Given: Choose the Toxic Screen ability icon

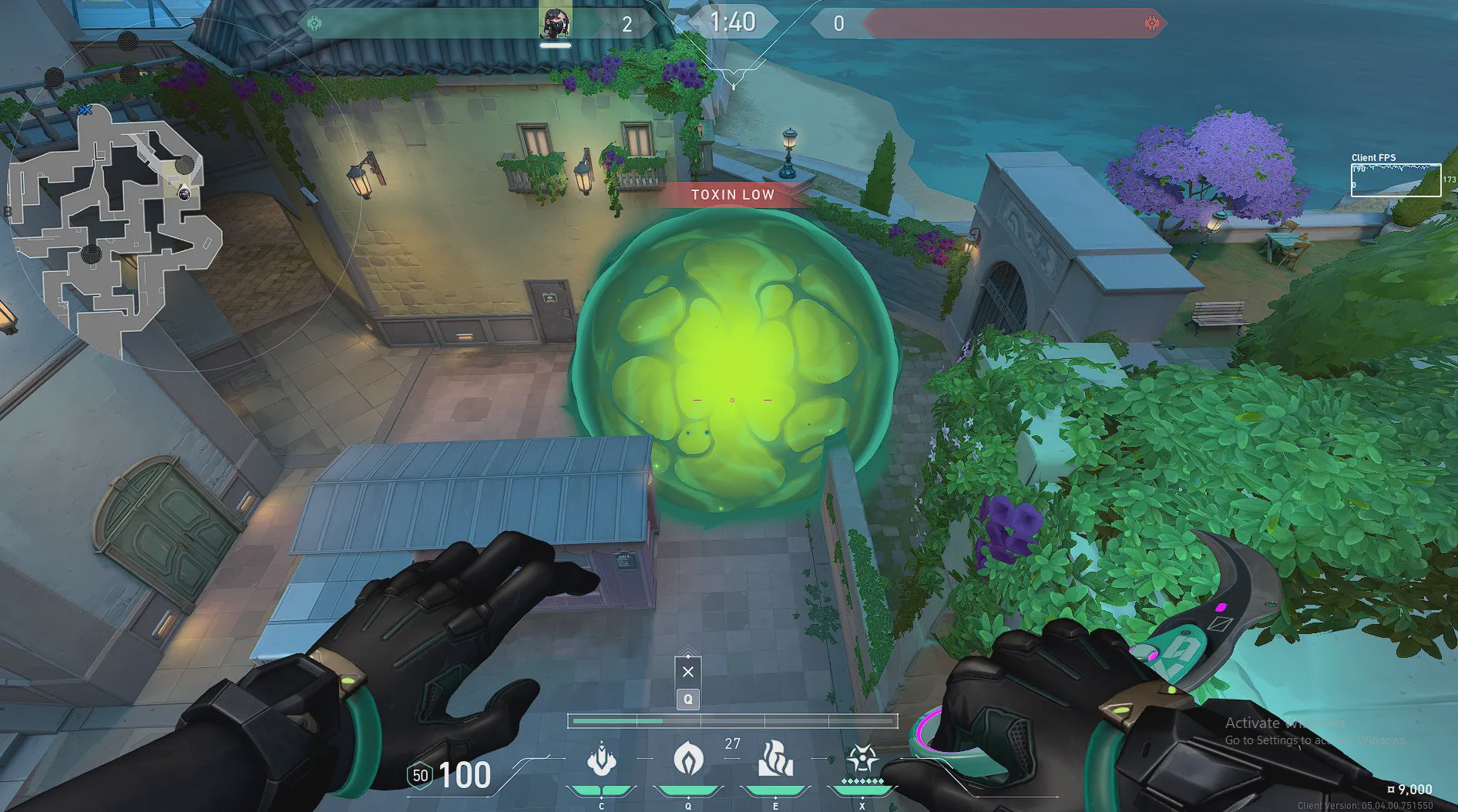Looking at the screenshot, I should click(x=775, y=760).
